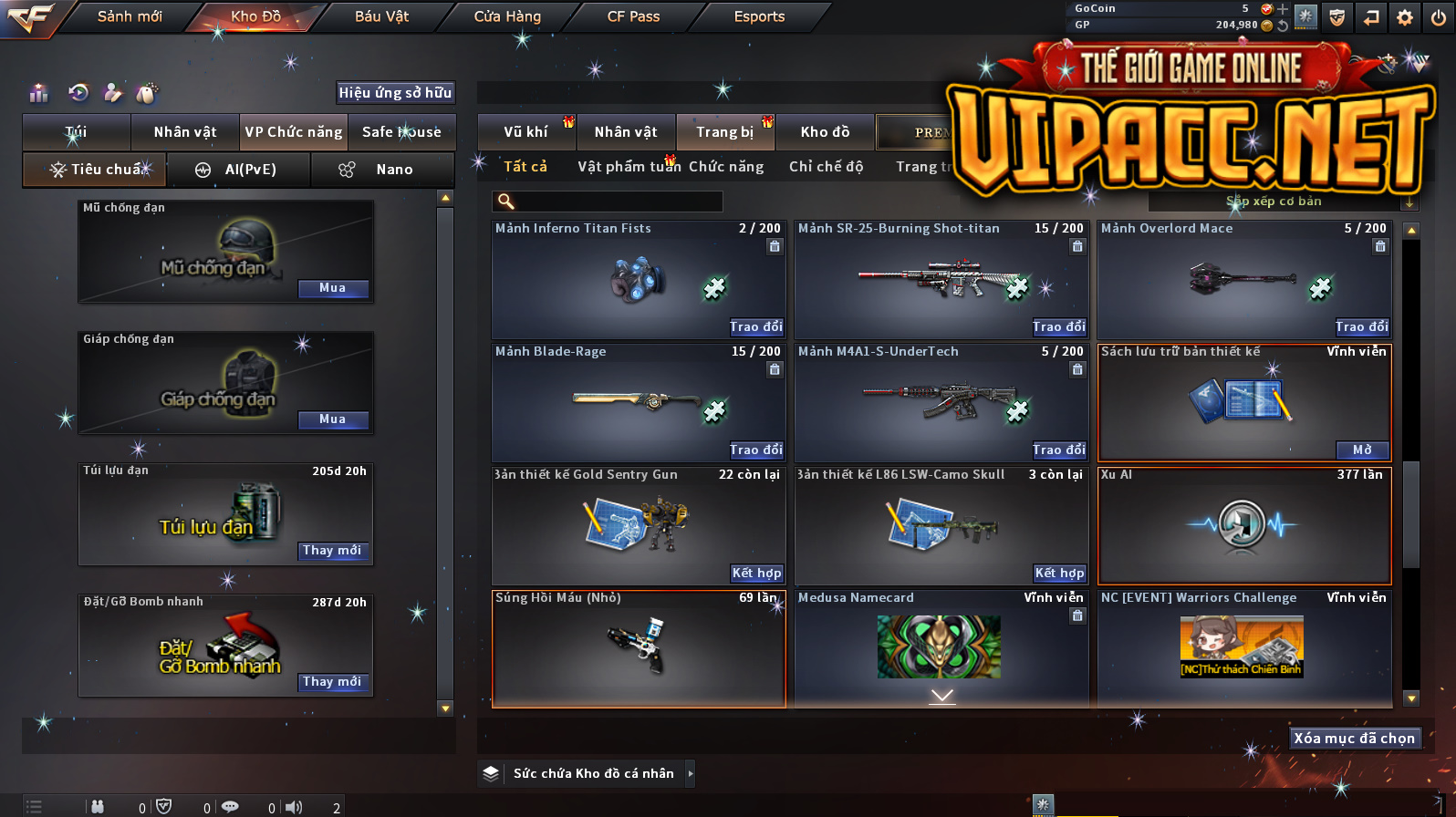Open the Sách lưu trữ bản thiết kế
Screen dimensions: 1456x817
(x=1362, y=450)
